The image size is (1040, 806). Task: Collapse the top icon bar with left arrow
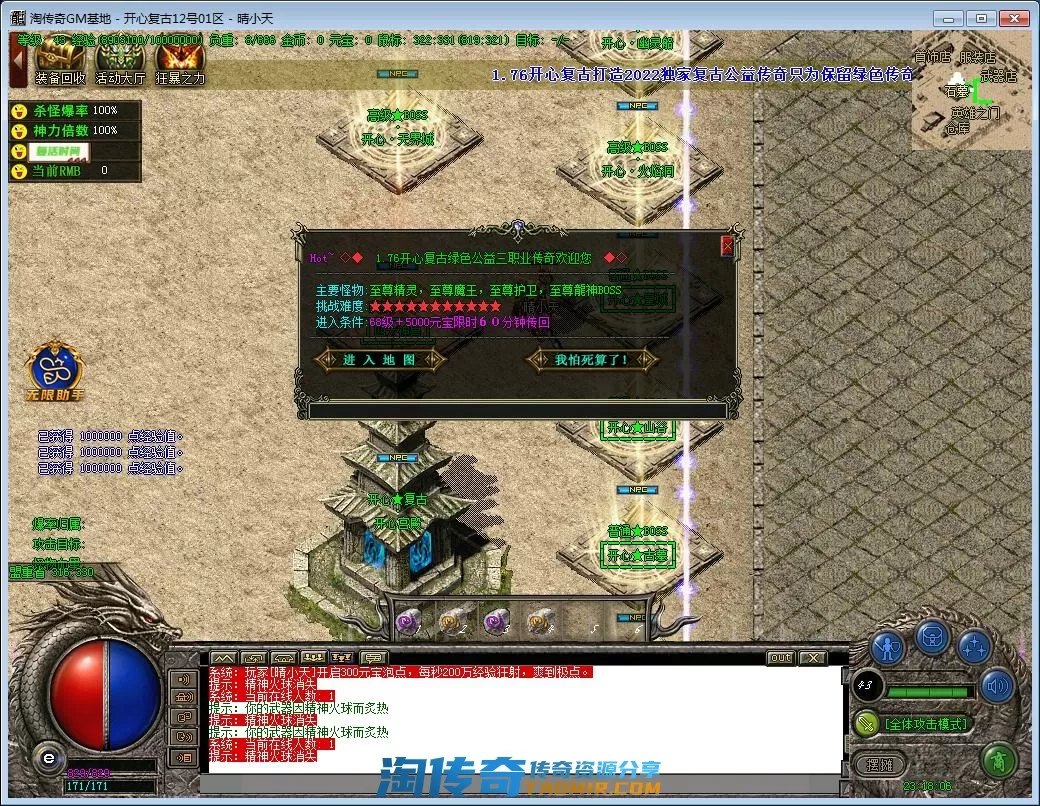point(18,60)
